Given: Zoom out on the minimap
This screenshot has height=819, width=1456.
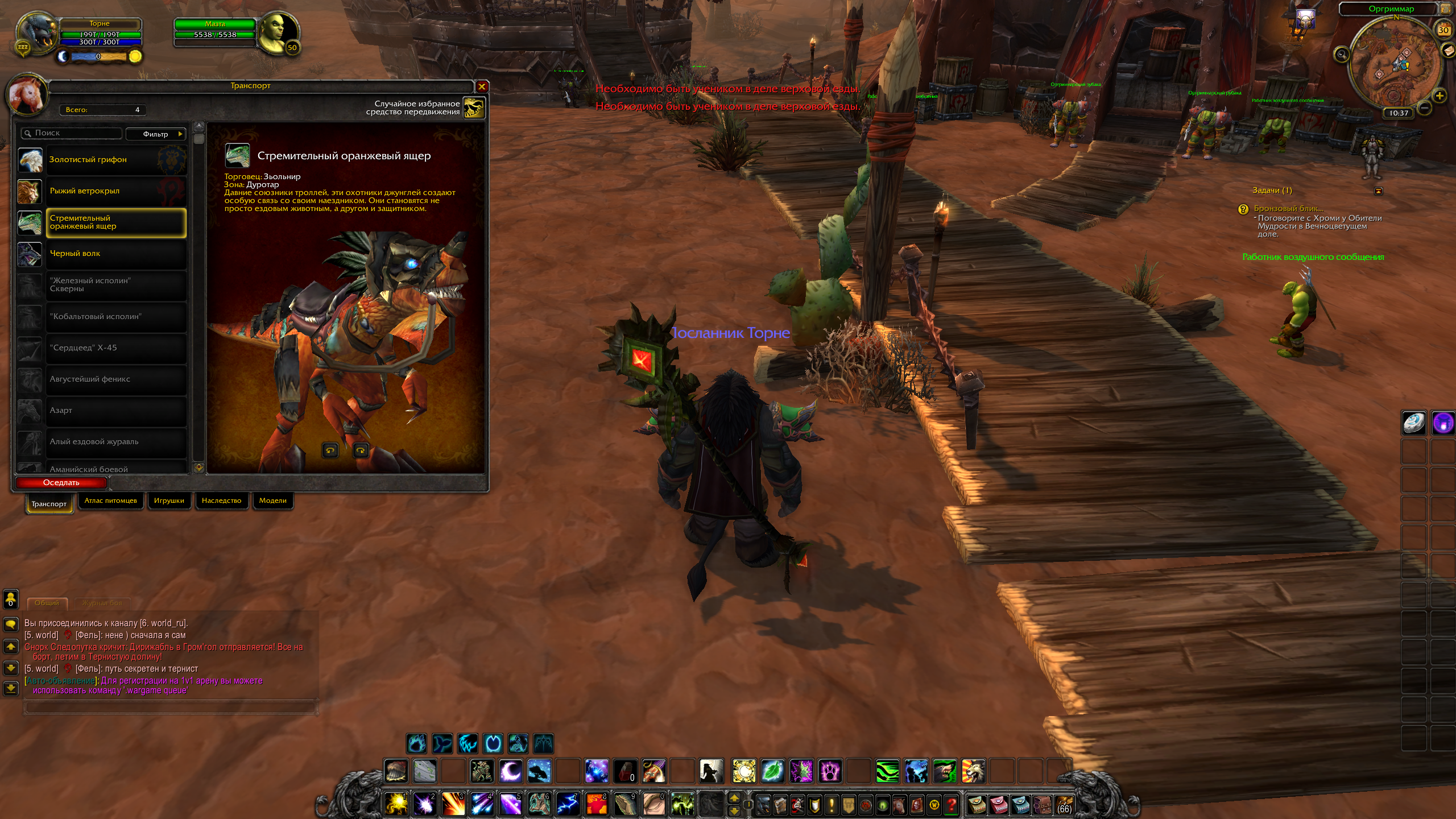Looking at the screenshot, I should point(1424,107).
